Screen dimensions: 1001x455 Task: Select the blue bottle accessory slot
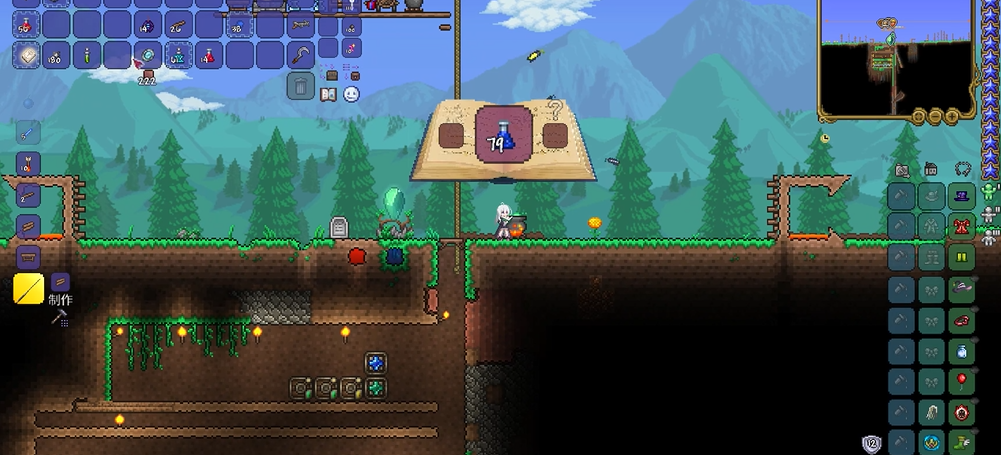click(962, 350)
